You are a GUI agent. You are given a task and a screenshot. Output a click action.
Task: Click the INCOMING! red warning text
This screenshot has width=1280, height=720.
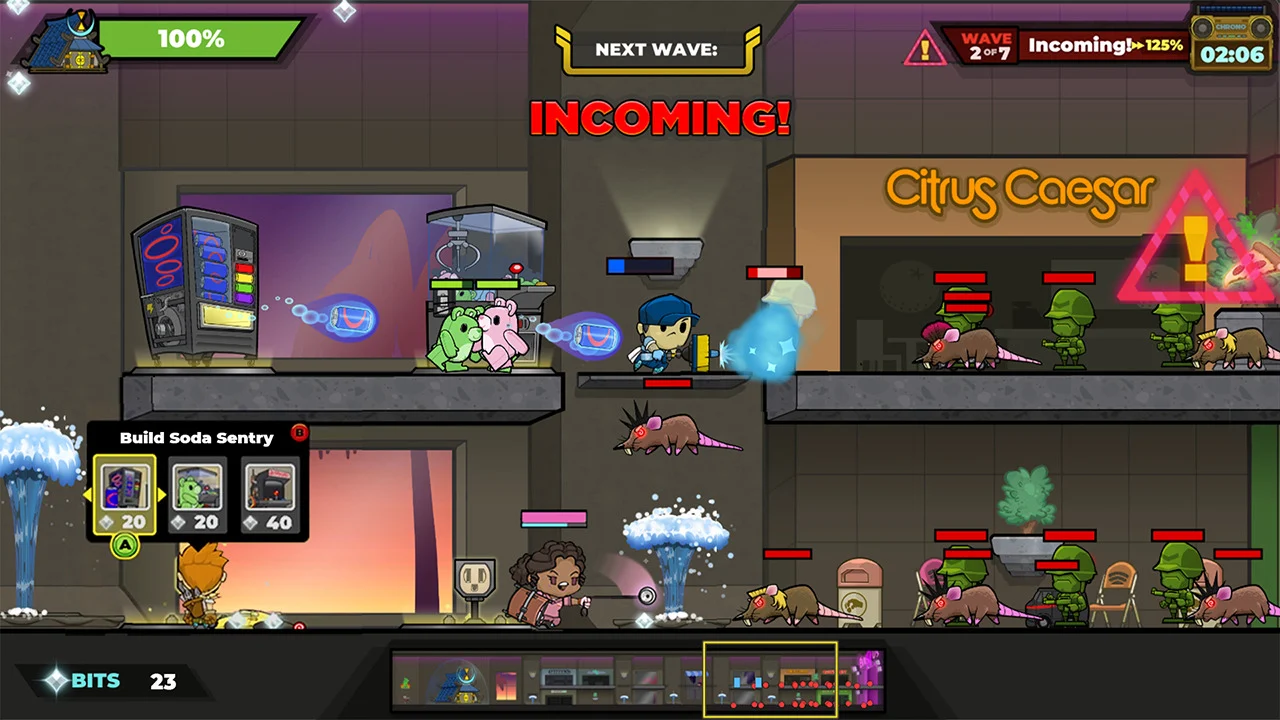[658, 118]
